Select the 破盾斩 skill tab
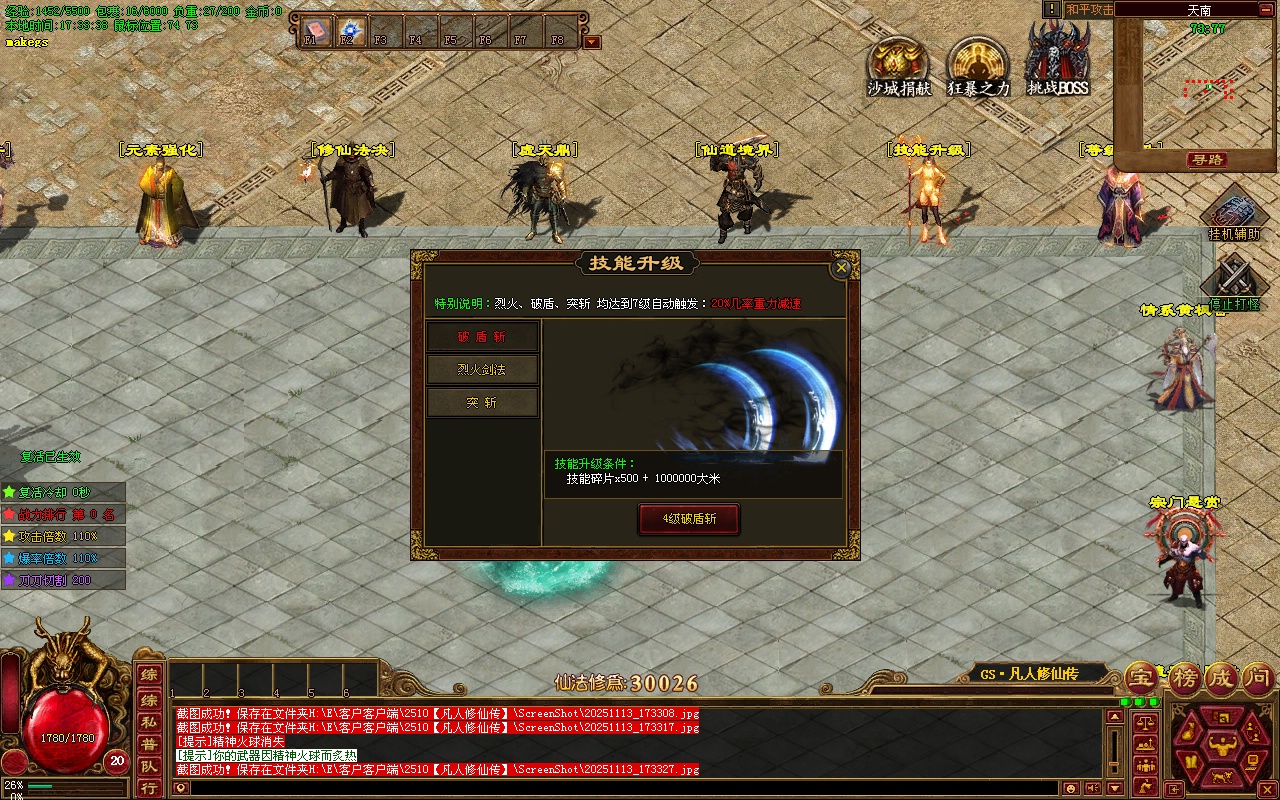The image size is (1280, 800). [482, 337]
